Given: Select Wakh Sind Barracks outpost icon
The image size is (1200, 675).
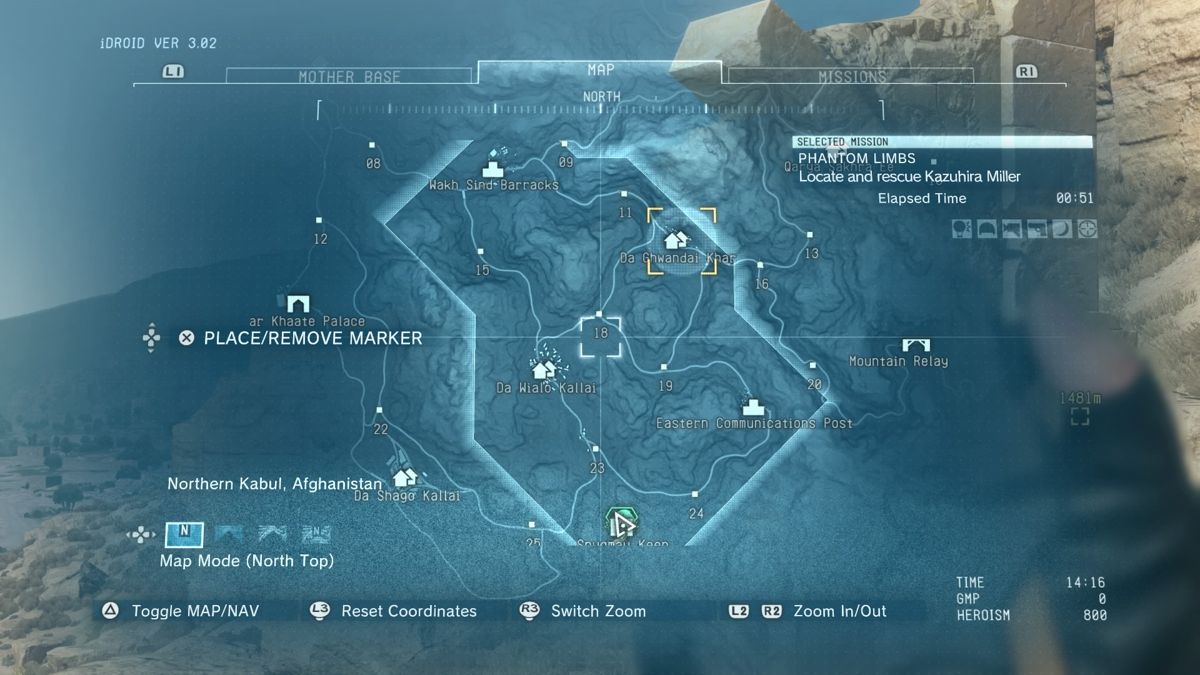Looking at the screenshot, I should (x=494, y=167).
